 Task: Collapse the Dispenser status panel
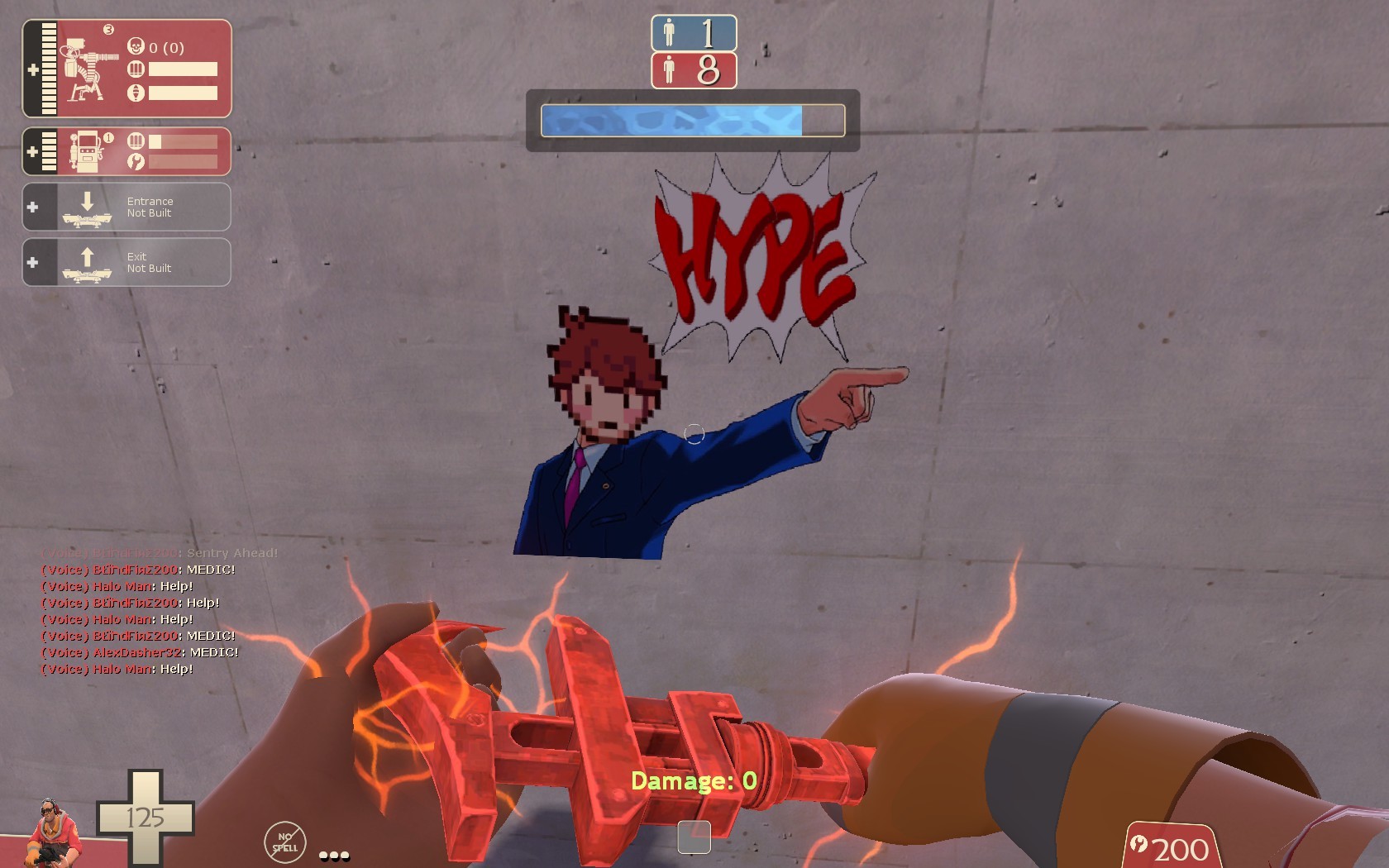click(34, 150)
